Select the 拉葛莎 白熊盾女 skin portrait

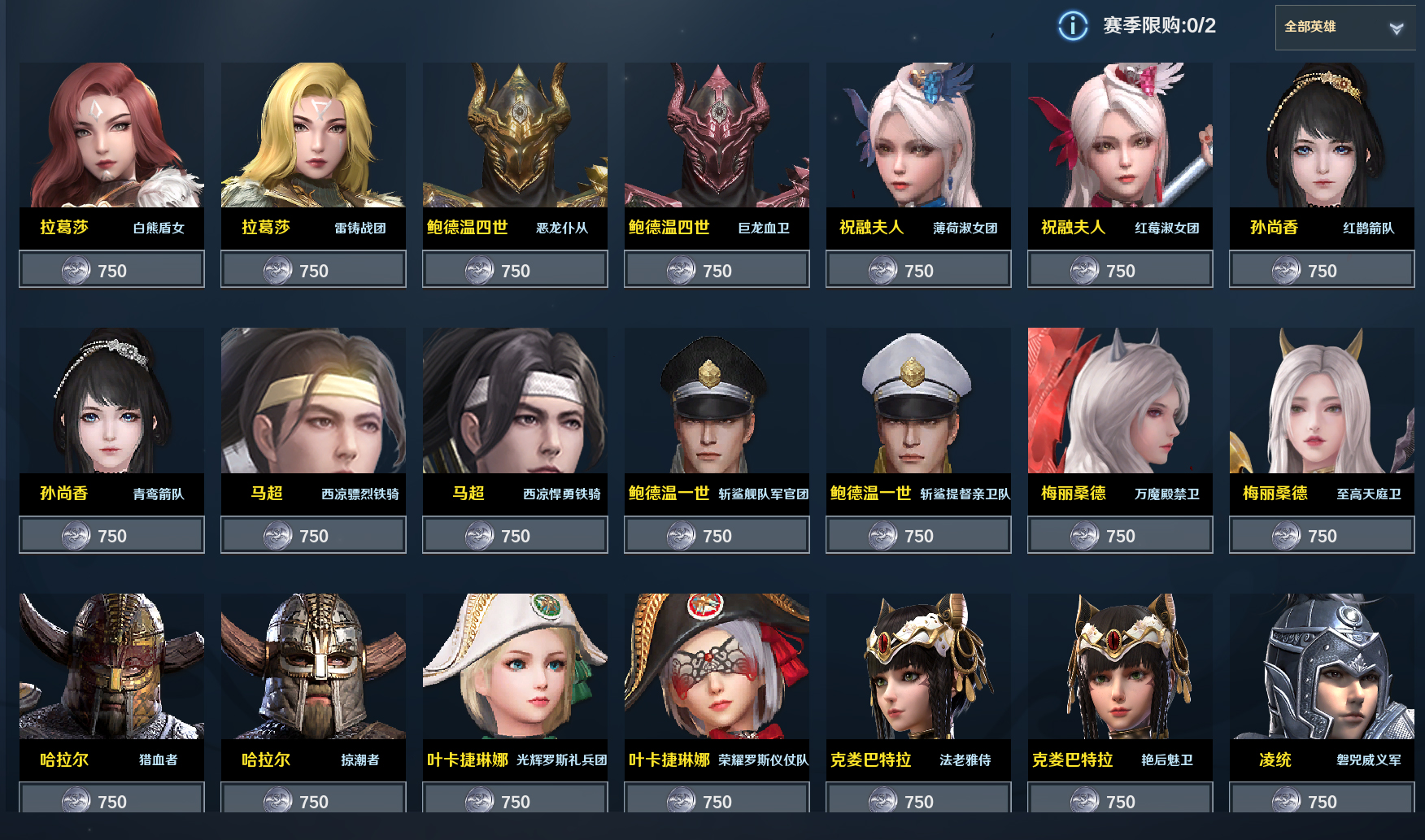click(x=111, y=135)
